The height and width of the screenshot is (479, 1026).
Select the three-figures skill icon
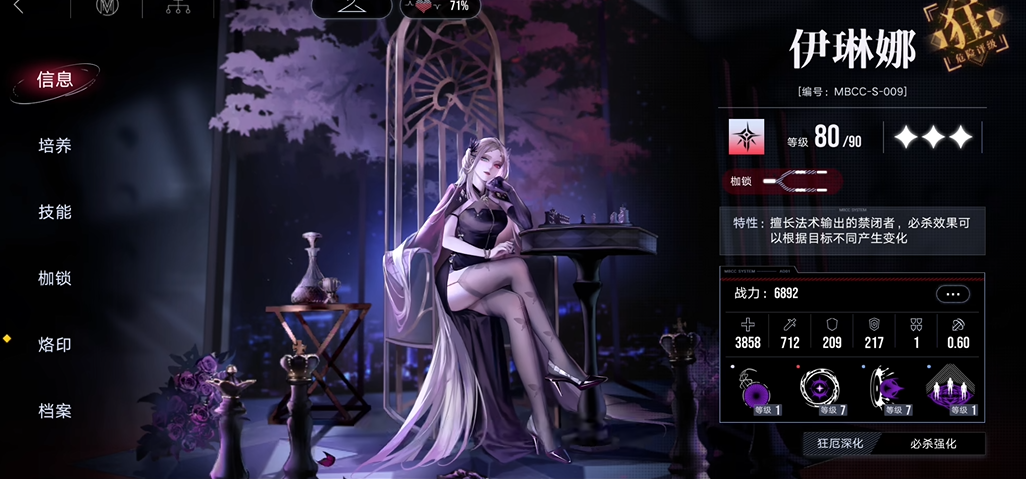point(950,391)
